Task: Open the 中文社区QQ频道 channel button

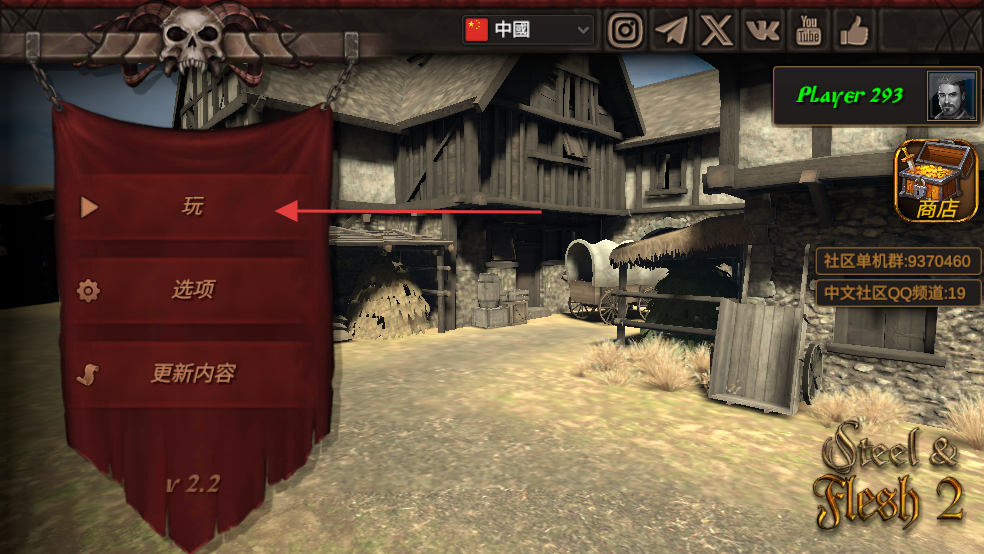Action: pyautogui.click(x=897, y=294)
